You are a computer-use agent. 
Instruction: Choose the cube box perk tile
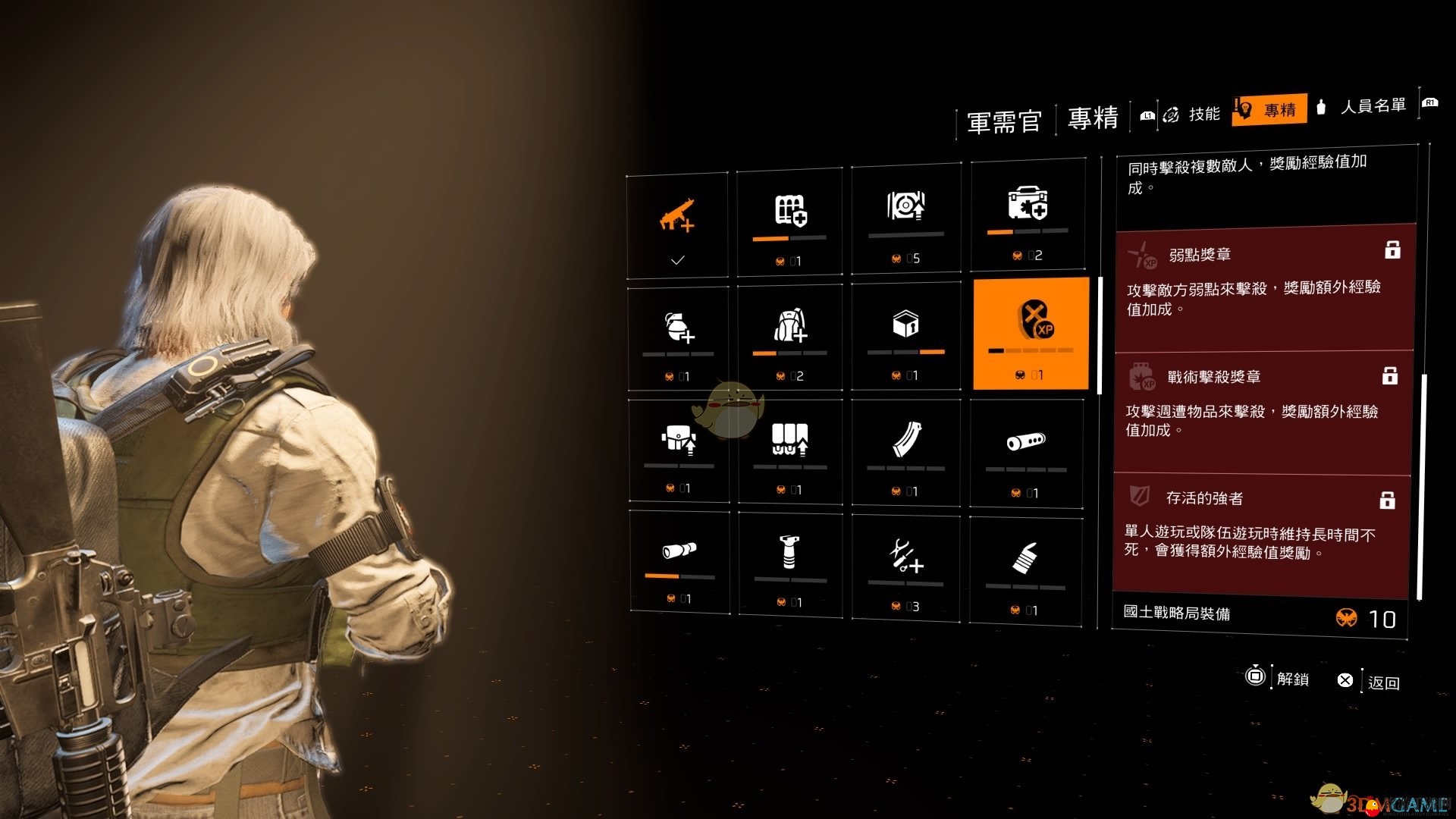click(905, 335)
